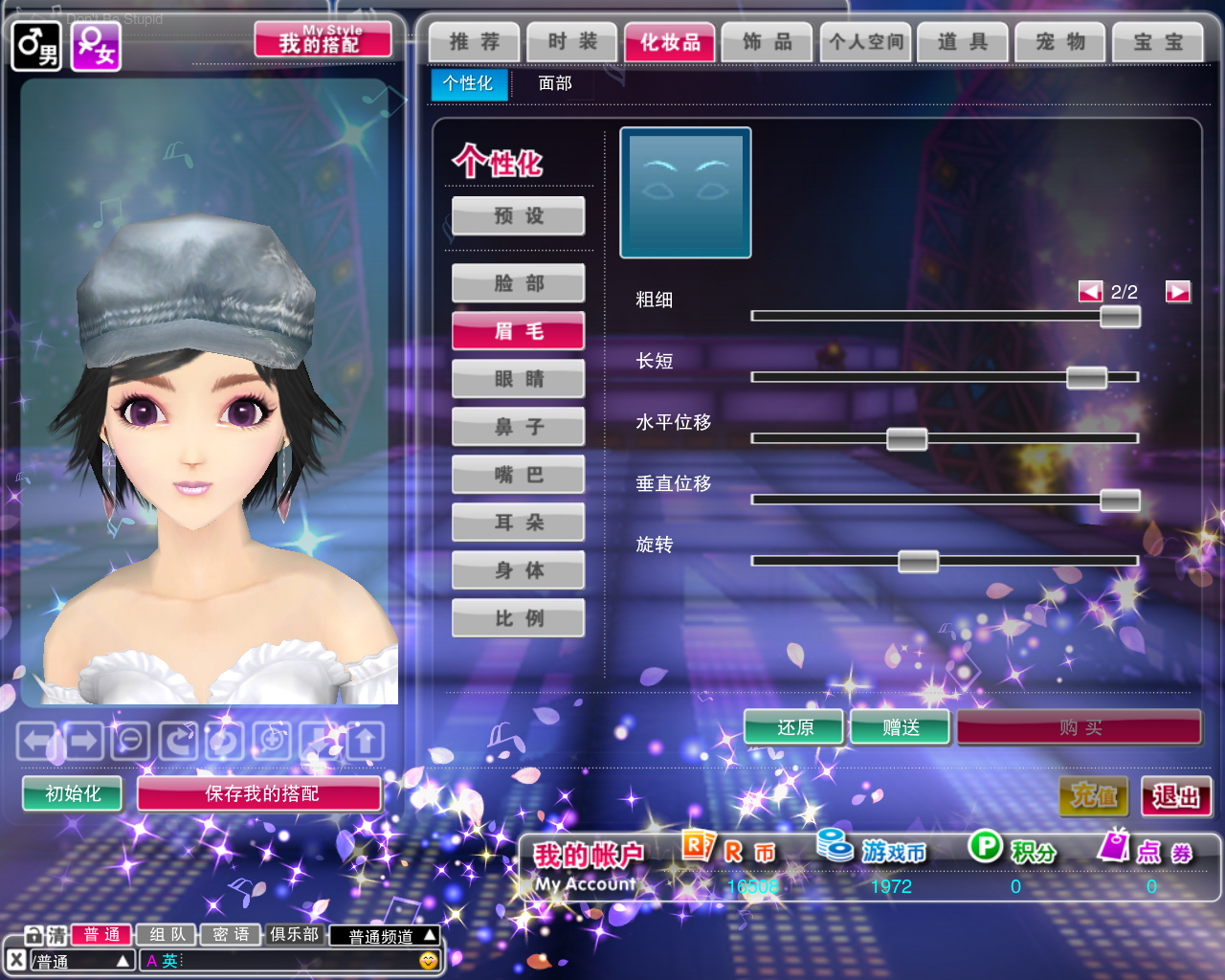1225x980 pixels.
Task: Open the 面部 face sub-tab
Action: click(555, 84)
